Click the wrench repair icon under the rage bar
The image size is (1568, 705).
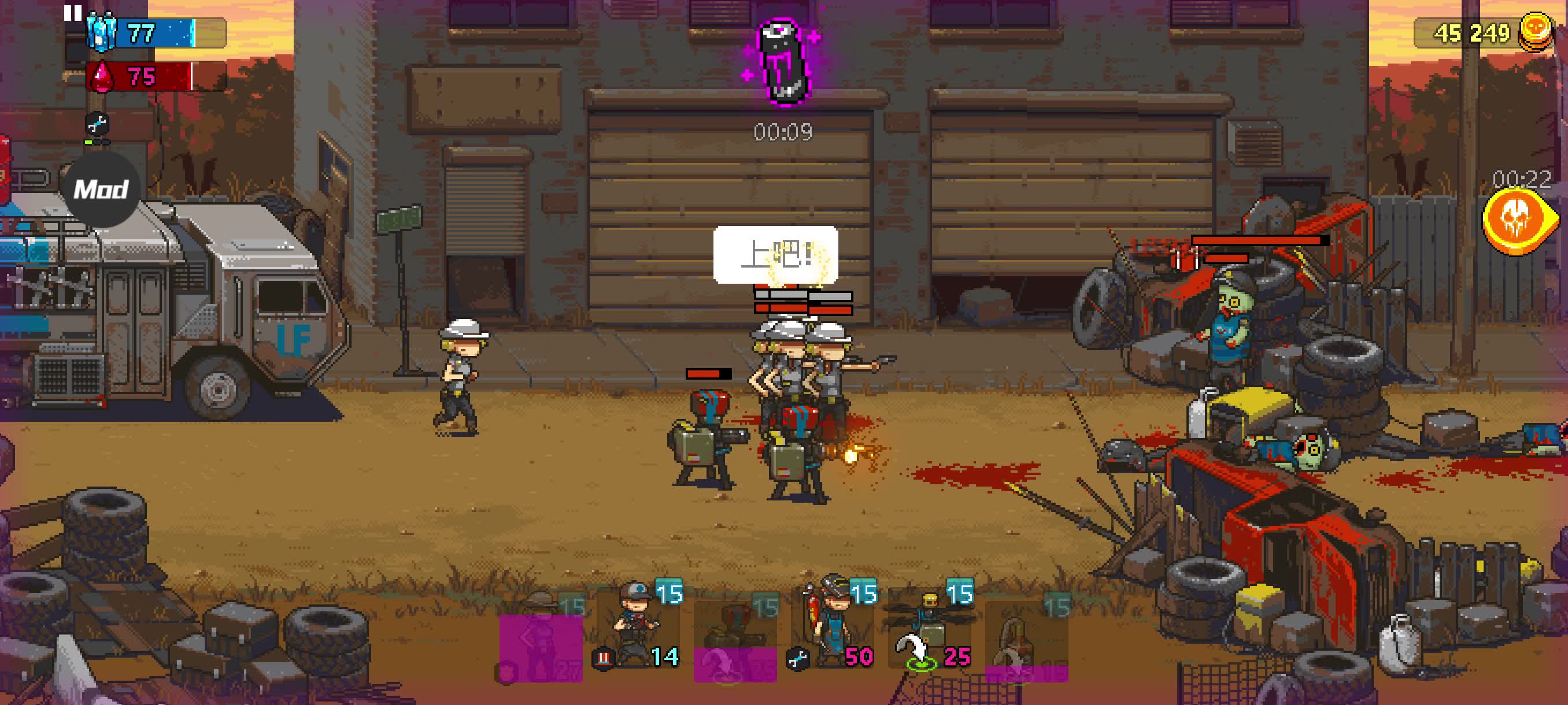(97, 125)
